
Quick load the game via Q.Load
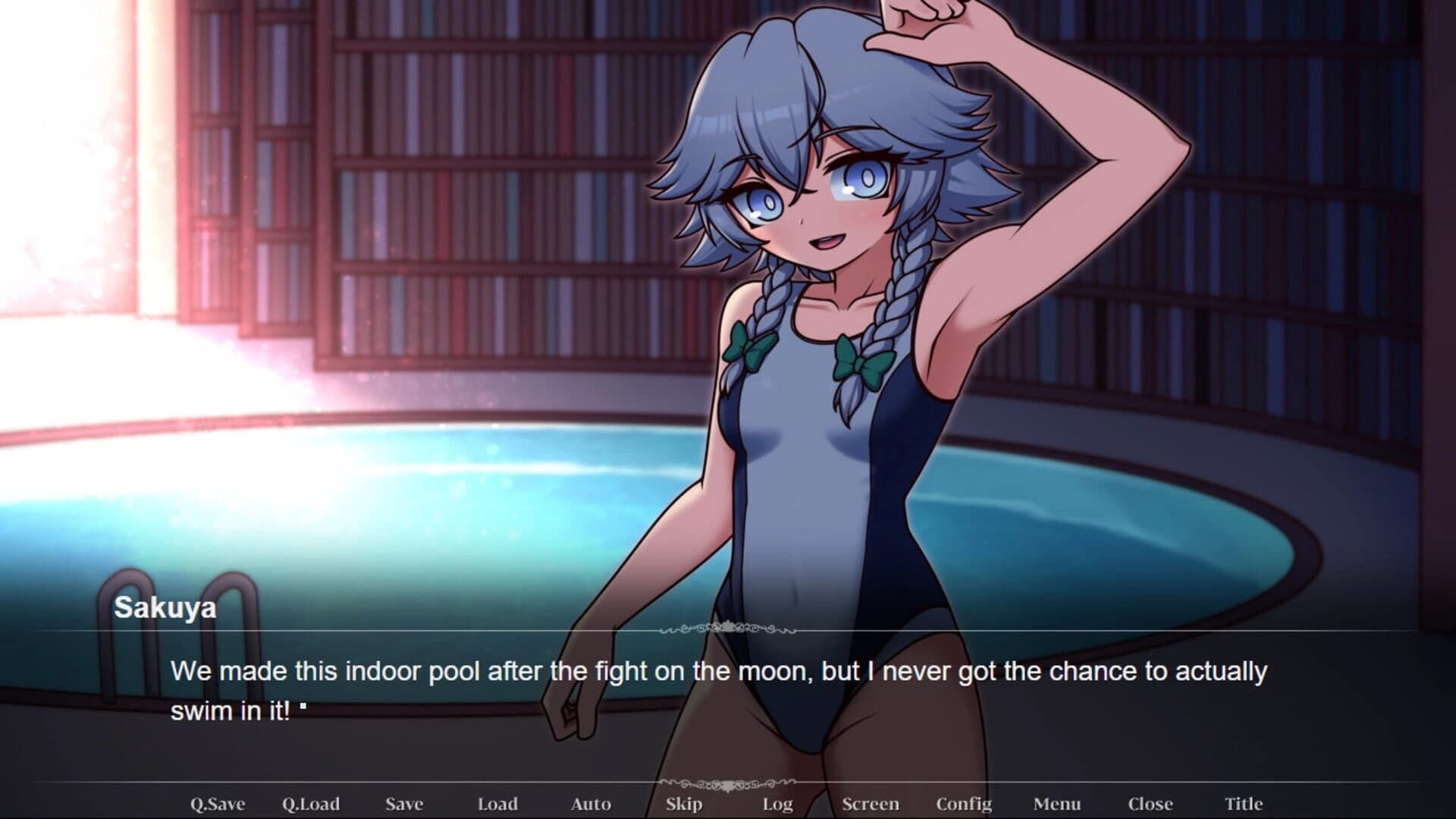click(x=312, y=803)
